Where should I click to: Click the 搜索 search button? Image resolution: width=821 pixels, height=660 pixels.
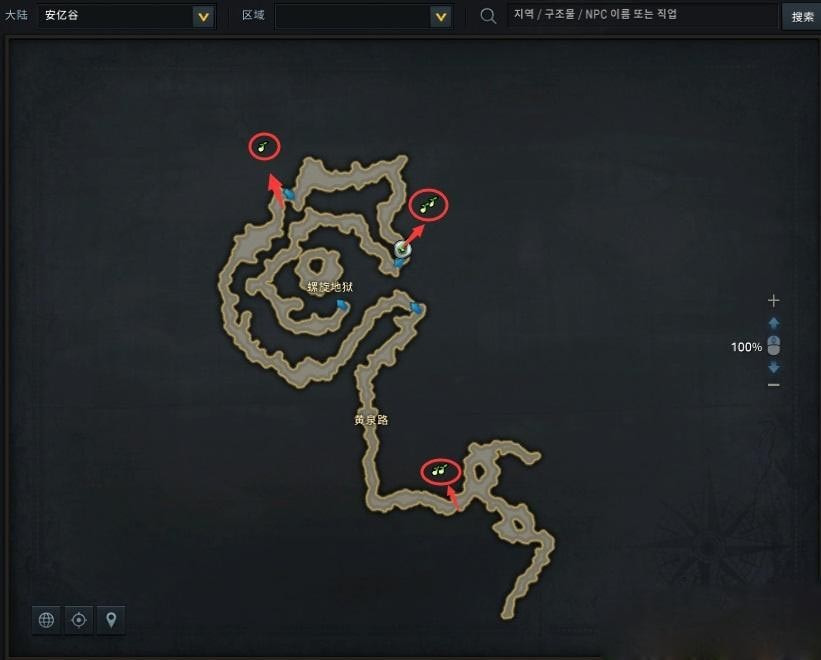click(802, 16)
